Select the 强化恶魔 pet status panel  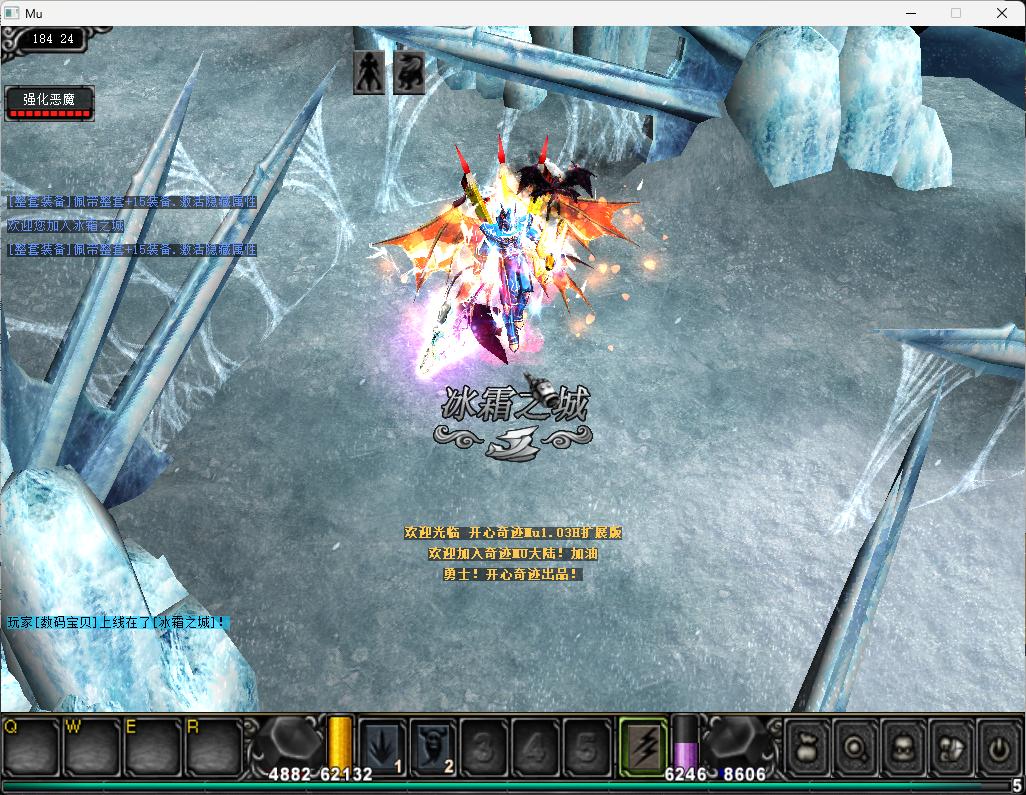[50, 102]
